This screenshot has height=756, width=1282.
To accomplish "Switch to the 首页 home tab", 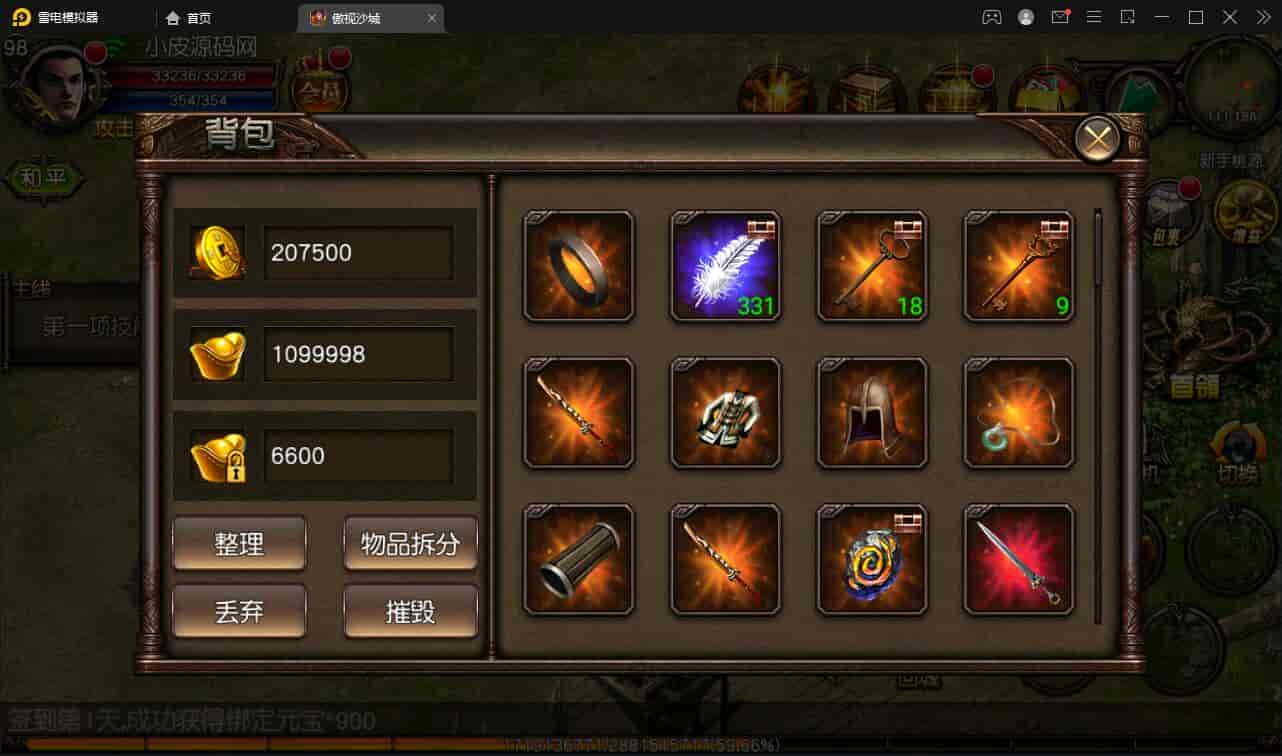I will coord(189,18).
